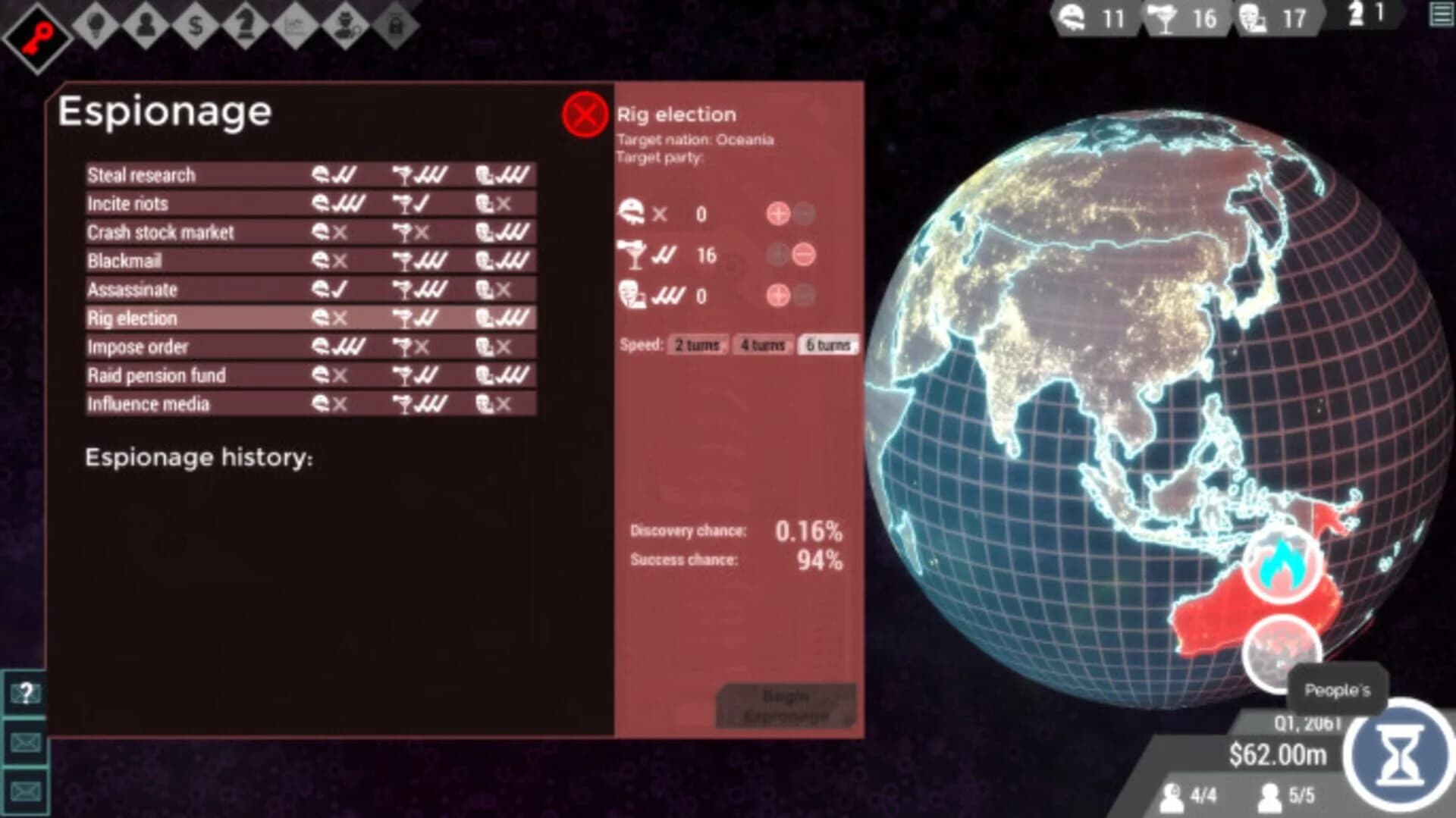Select the 2 turns speed option
The image size is (1456, 818).
(695, 345)
